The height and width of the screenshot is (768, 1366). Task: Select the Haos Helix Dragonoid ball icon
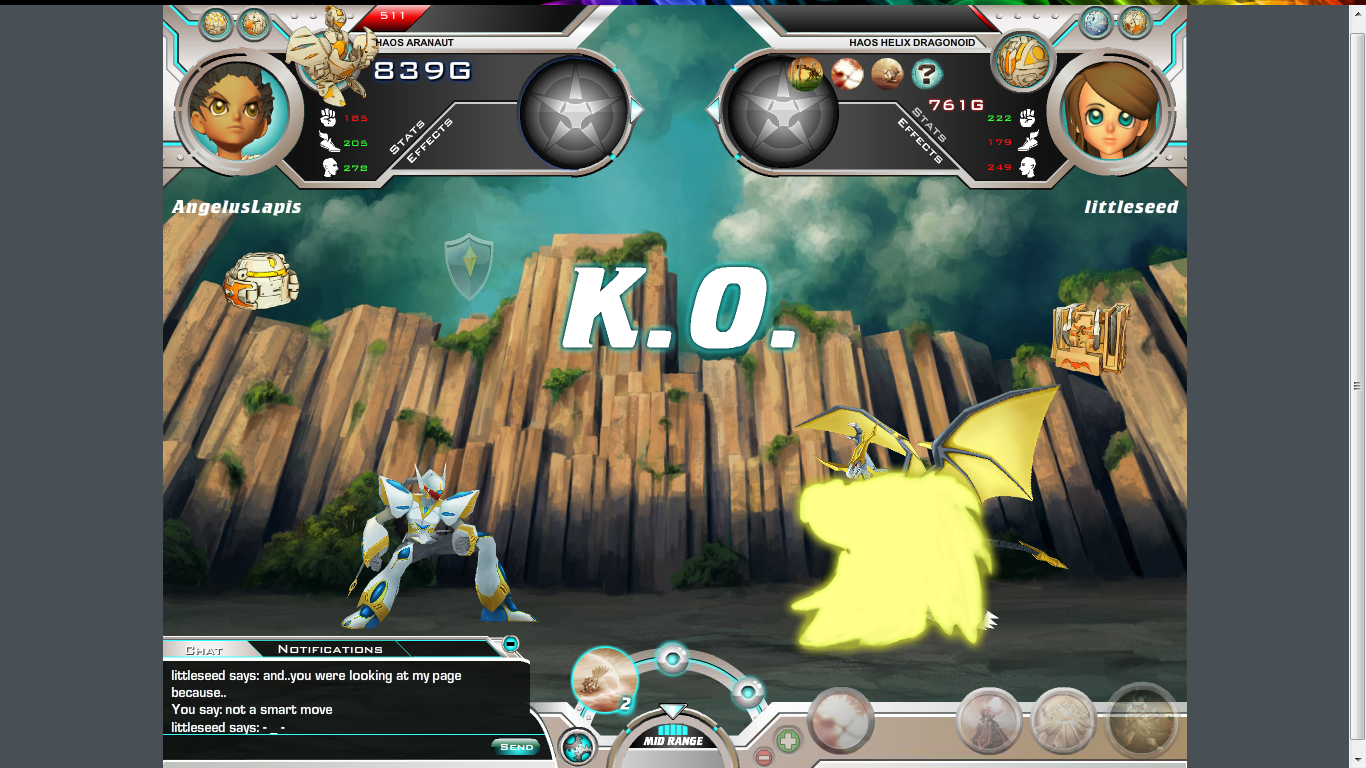pyautogui.click(x=1022, y=60)
